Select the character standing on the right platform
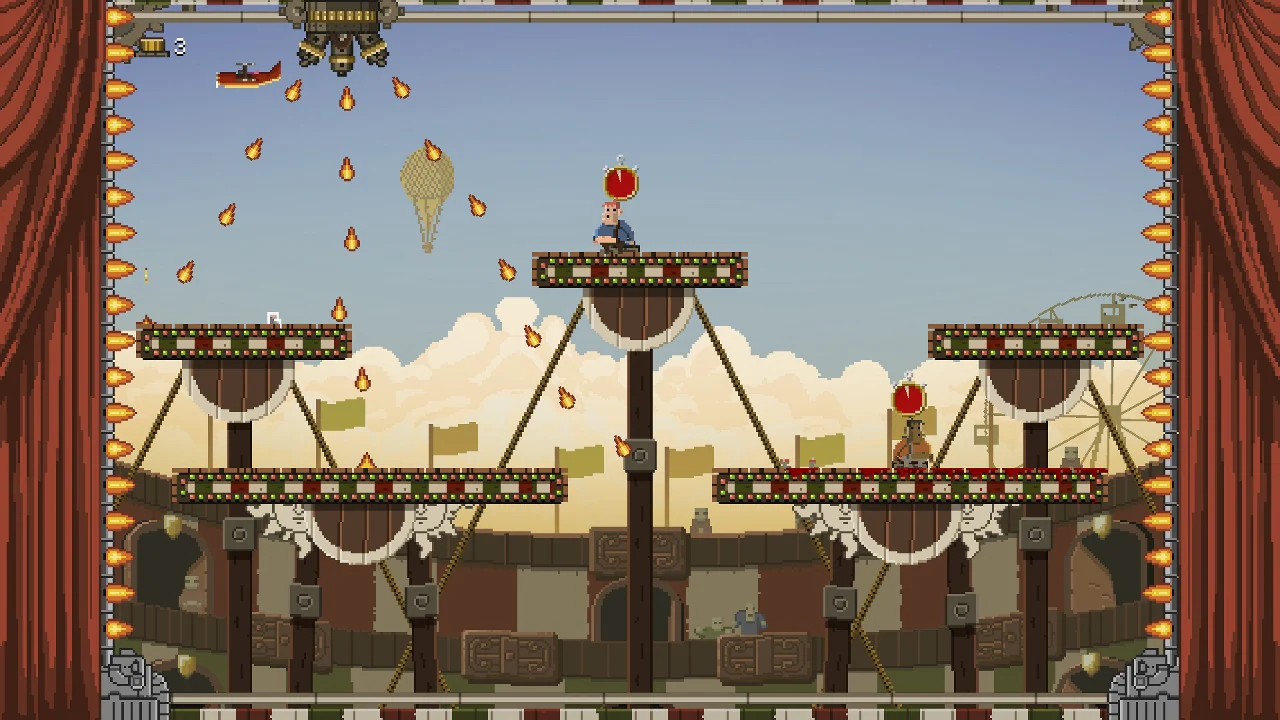 912,440
